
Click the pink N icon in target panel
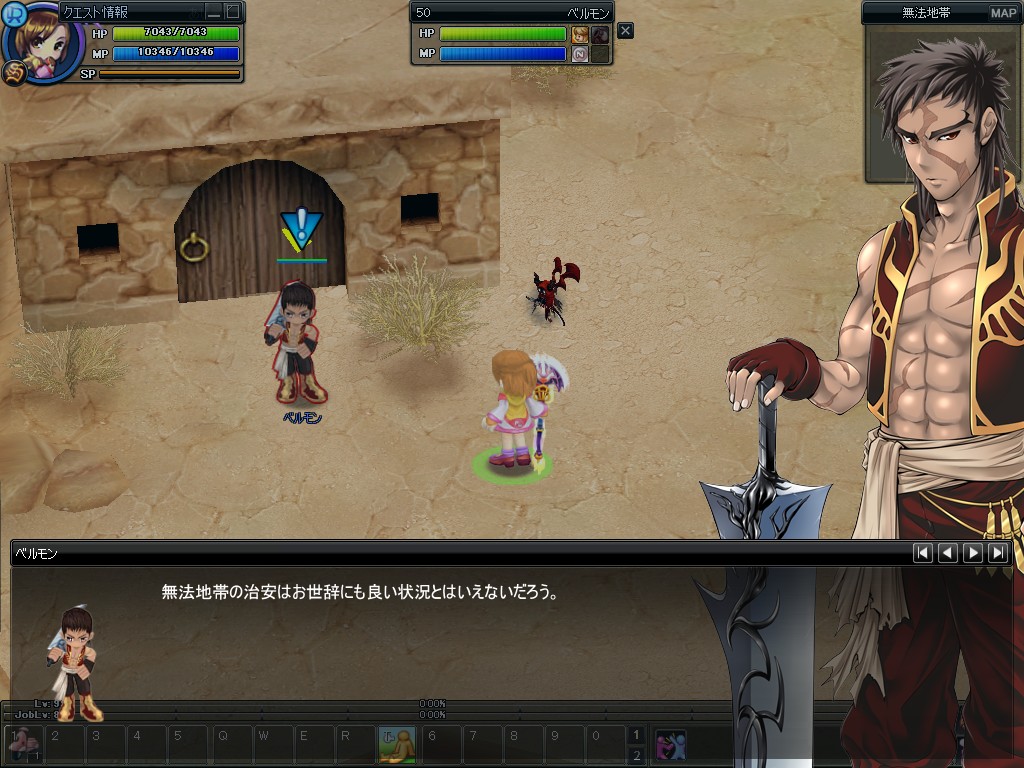[x=580, y=54]
